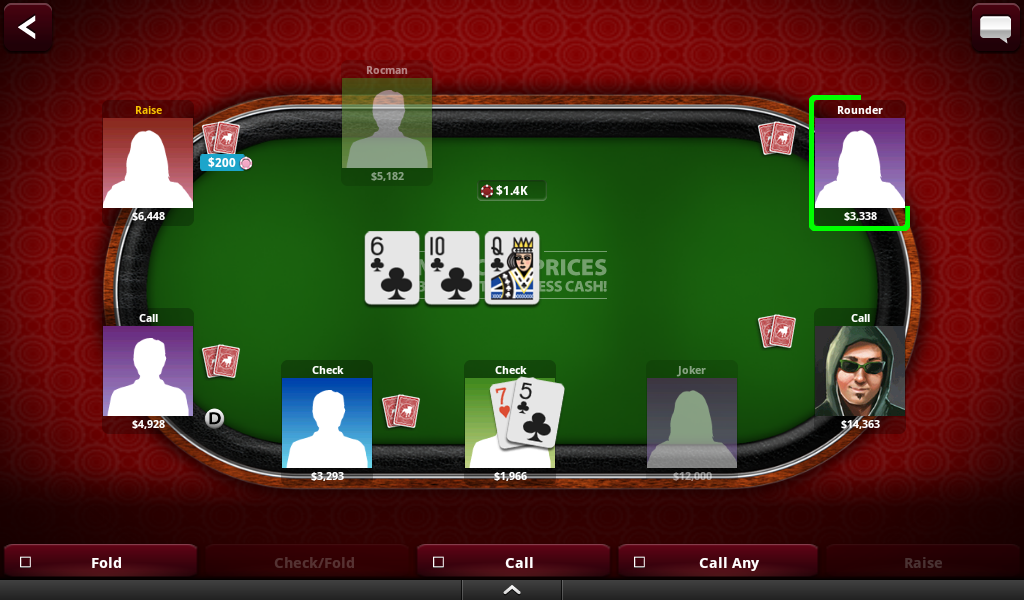Image resolution: width=1024 pixels, height=600 pixels.
Task: Expand the bottom panel with the up arrow
Action: pos(512,590)
